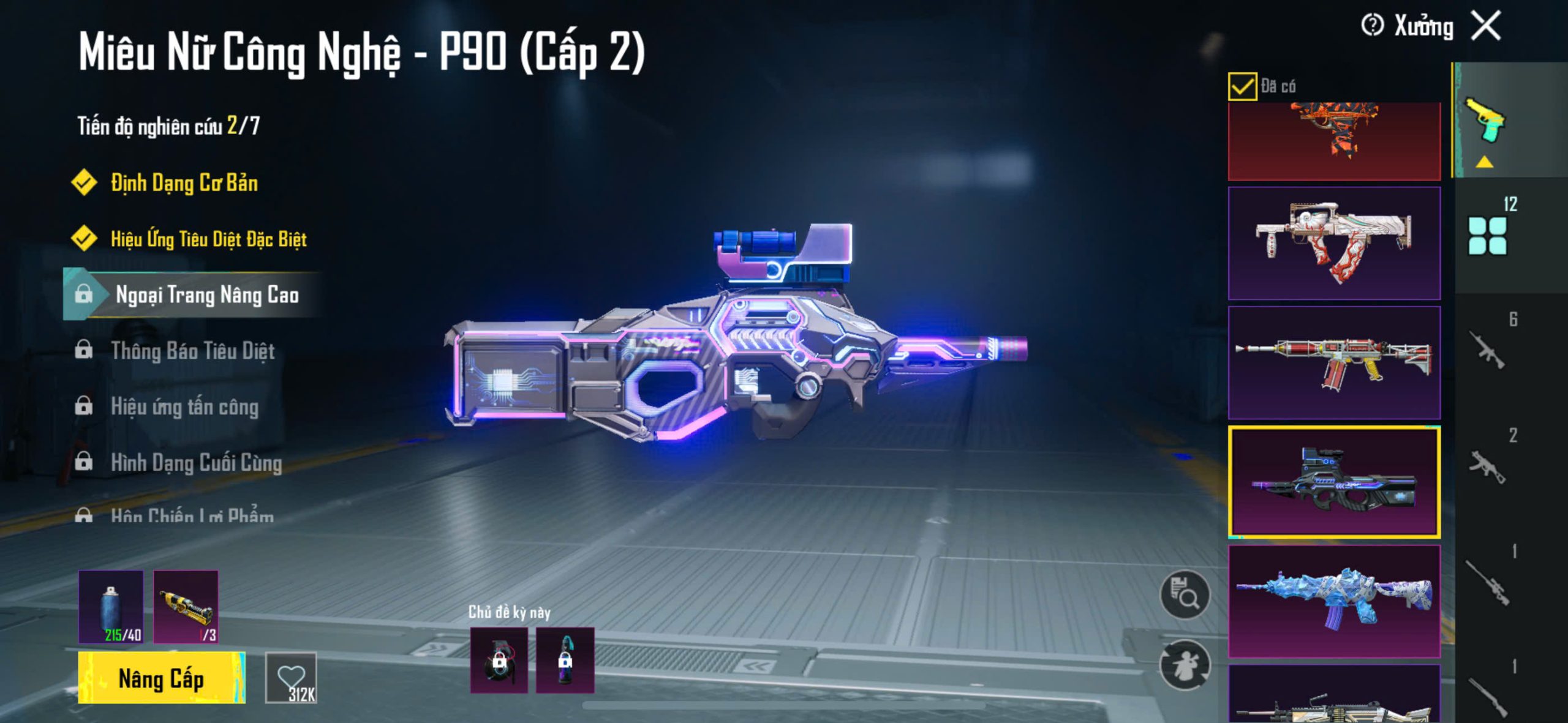Open Hình Dạng Cuối Cùng locked stage
The height and width of the screenshot is (723, 1568).
click(196, 463)
